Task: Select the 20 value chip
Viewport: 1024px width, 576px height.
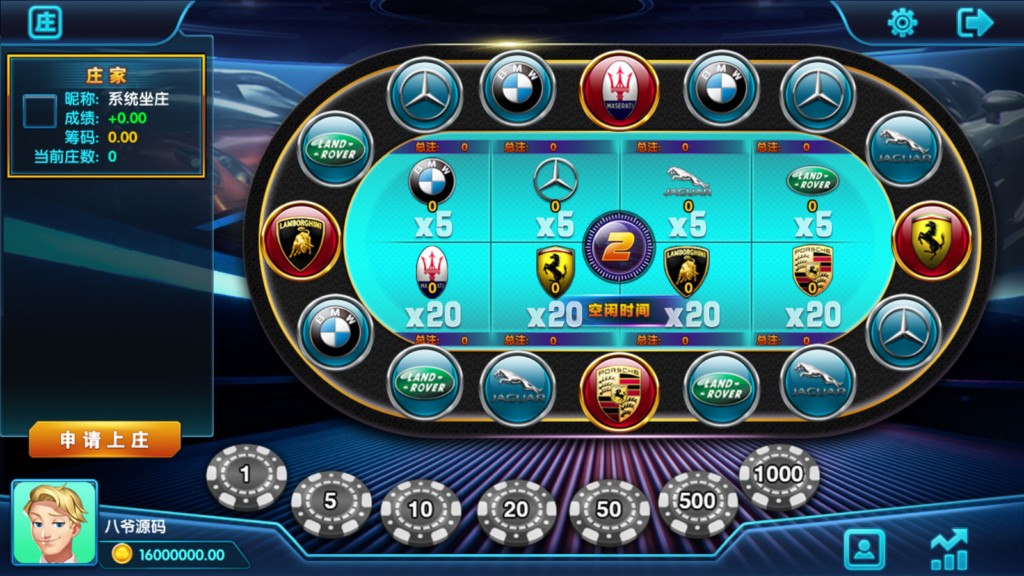Action: tap(516, 511)
